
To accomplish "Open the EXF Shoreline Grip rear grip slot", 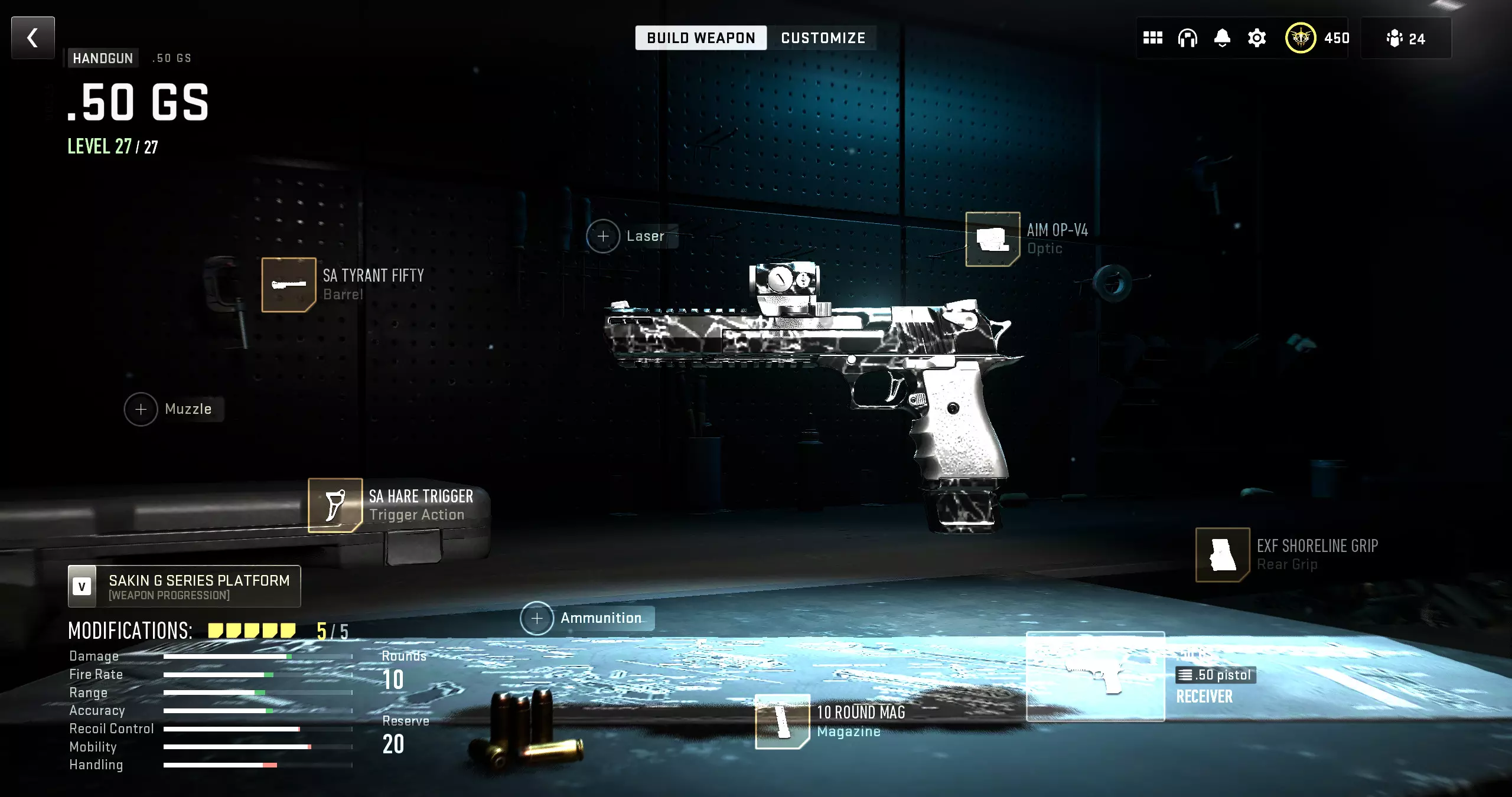I will pyautogui.click(x=1222, y=555).
